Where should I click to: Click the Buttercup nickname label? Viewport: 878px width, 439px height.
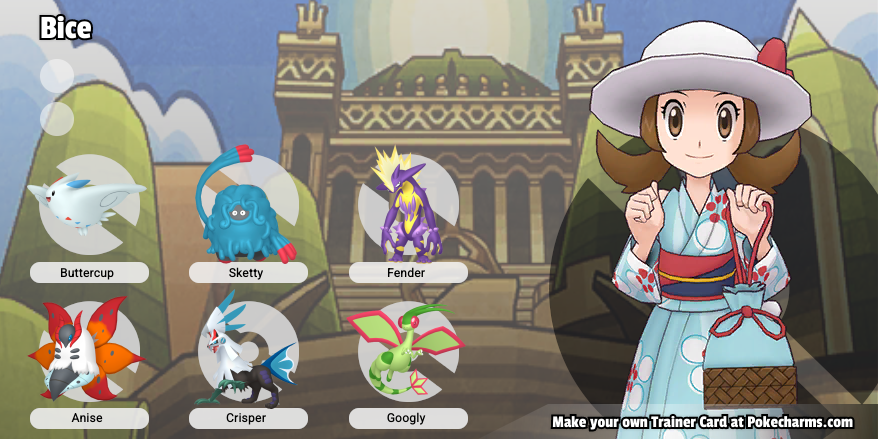point(89,272)
